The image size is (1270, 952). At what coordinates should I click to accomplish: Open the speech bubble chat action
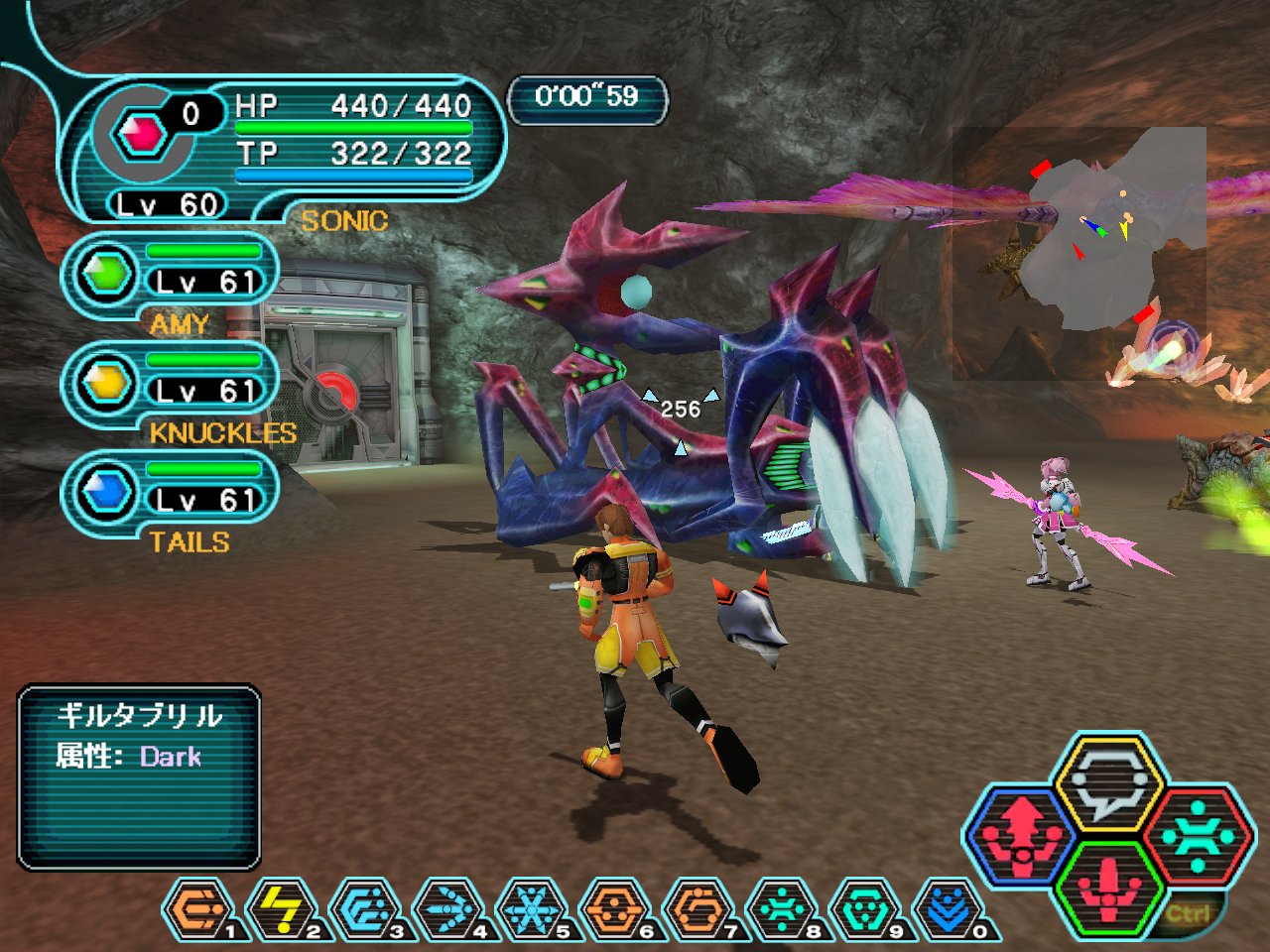click(x=1109, y=783)
